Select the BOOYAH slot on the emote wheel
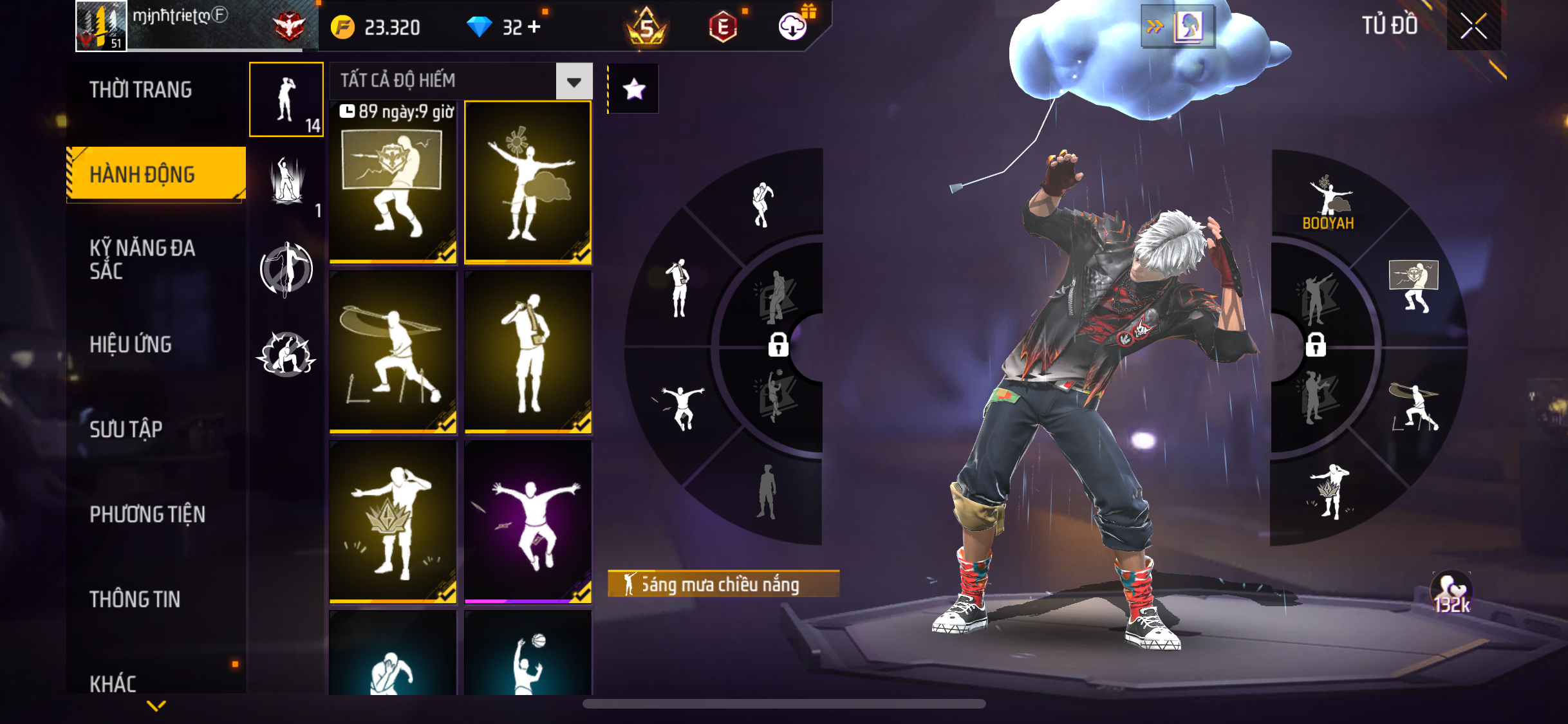 click(1328, 203)
